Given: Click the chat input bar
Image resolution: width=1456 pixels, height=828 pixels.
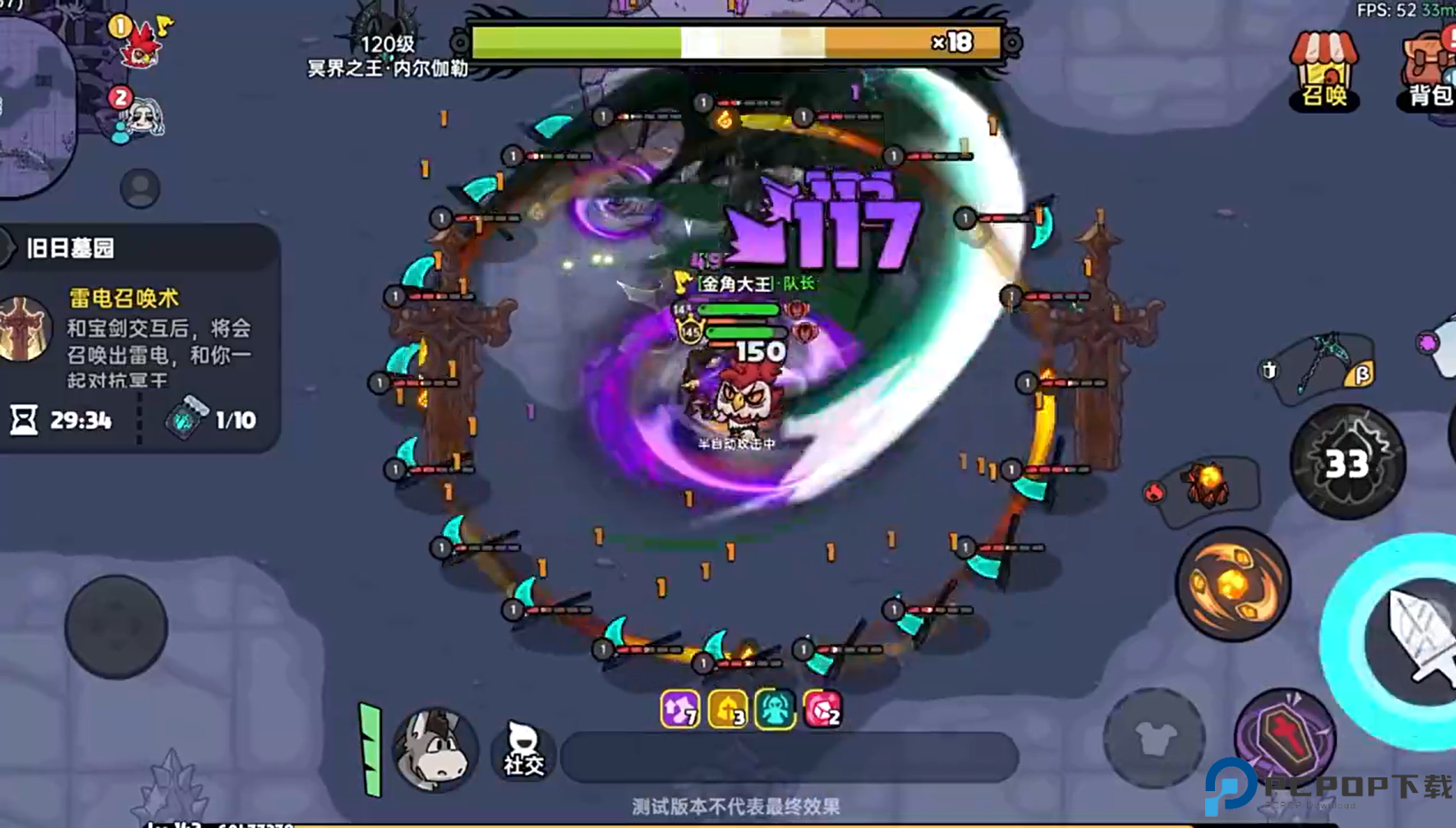Looking at the screenshot, I should click(789, 756).
